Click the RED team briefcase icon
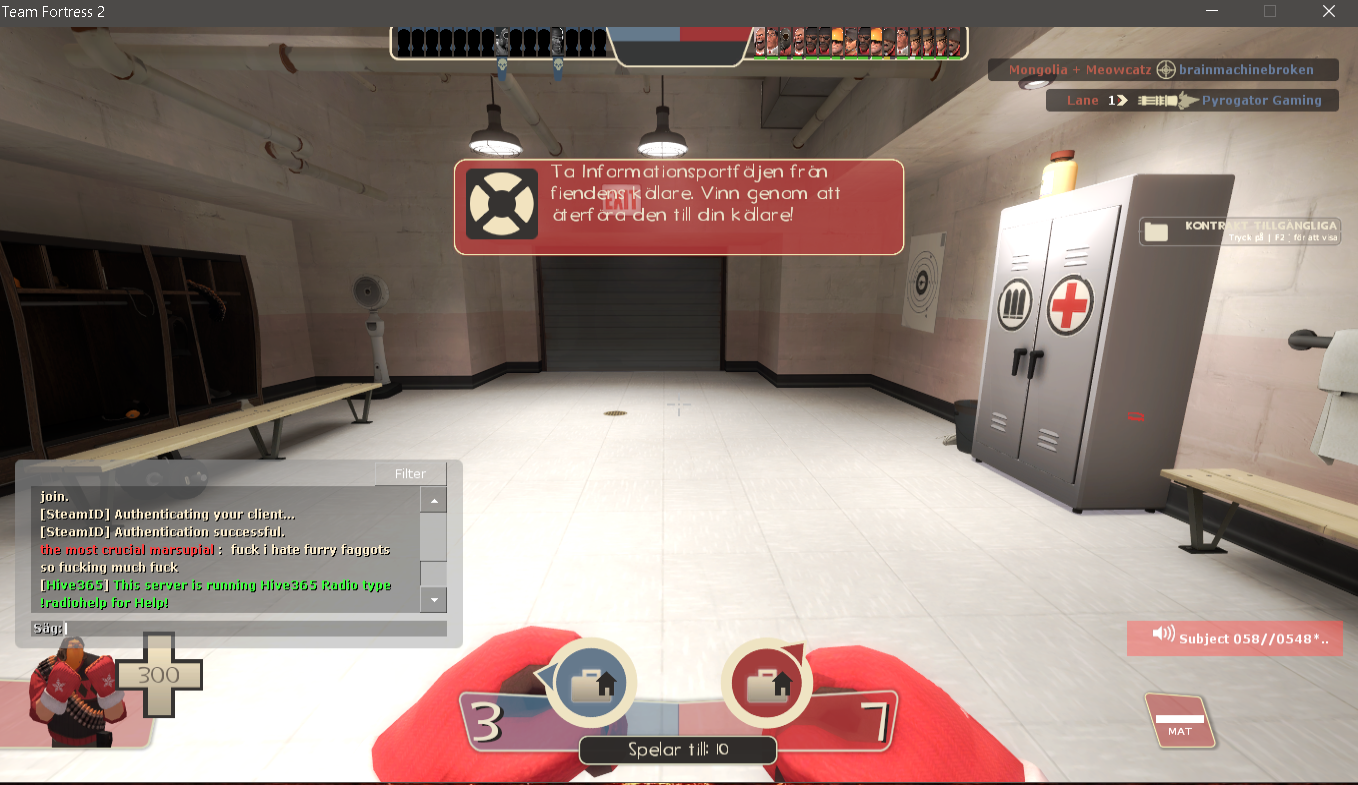Screen dimensions: 1358x785 pyautogui.click(x=766, y=682)
